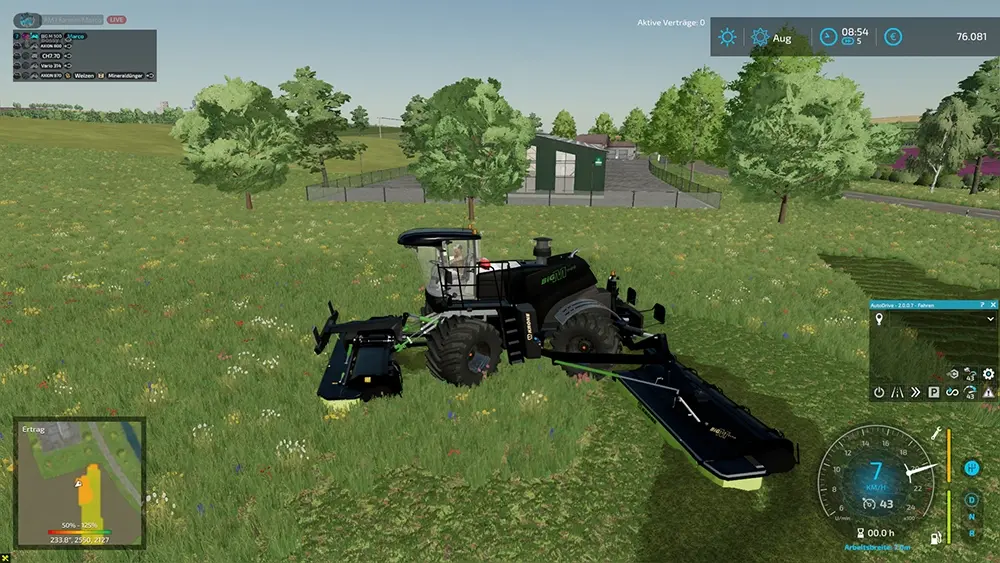The height and width of the screenshot is (563, 1000).
Task: Open AutoDrive help question mark
Action: 981,303
